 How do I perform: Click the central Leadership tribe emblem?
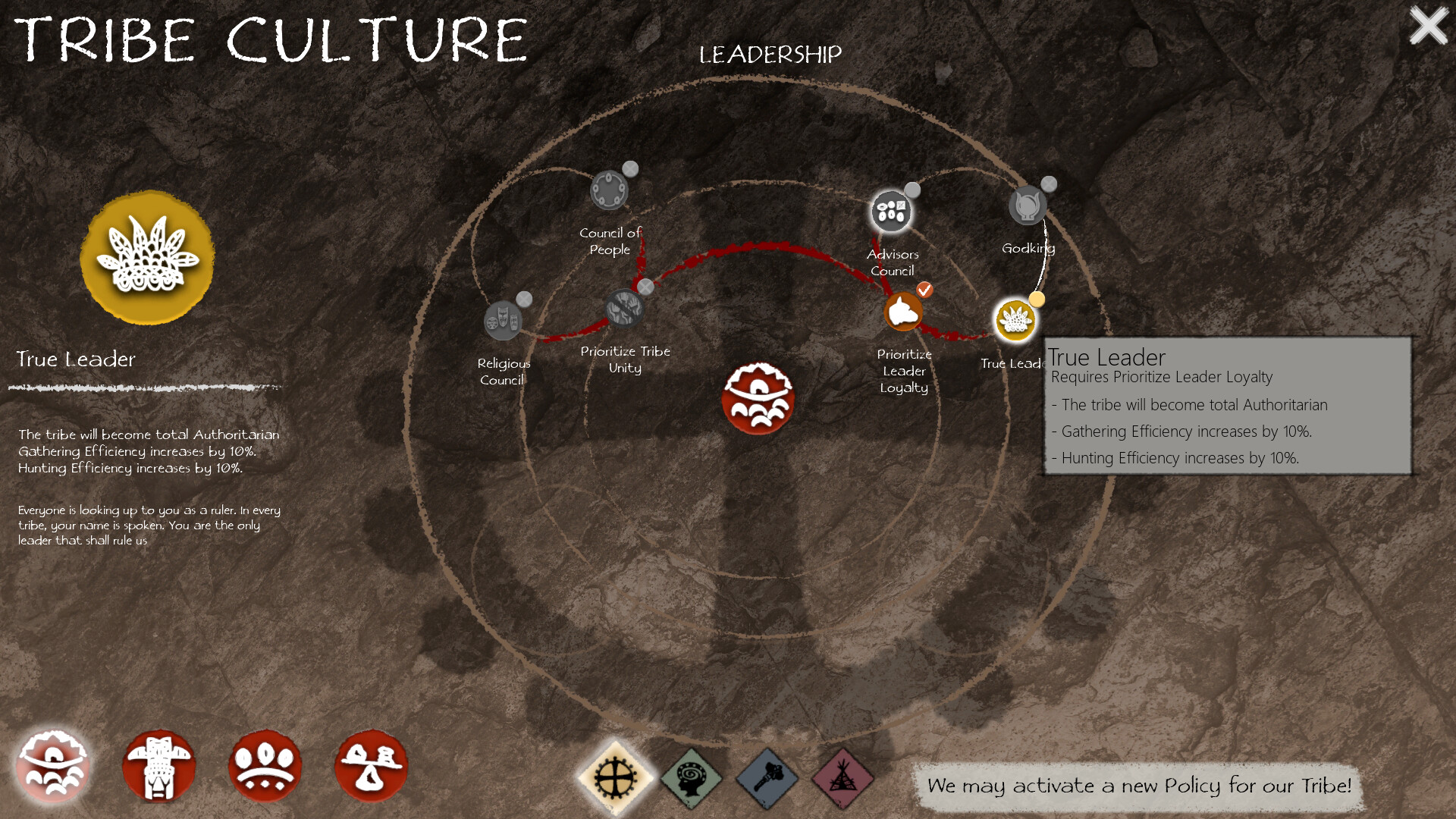pyautogui.click(x=757, y=397)
